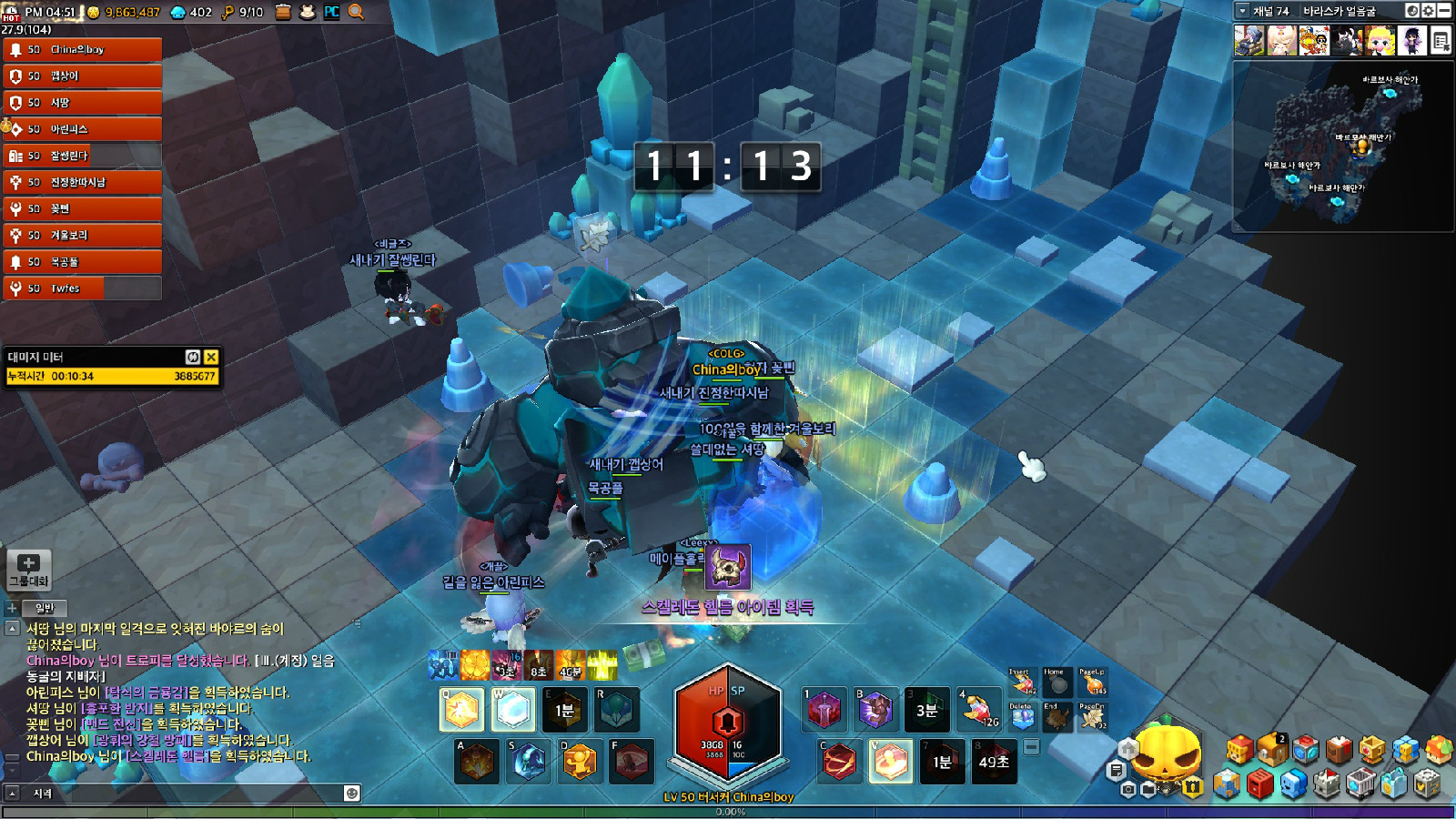
Task: Select raid member Twfes in party list
Action: [x=82, y=288]
